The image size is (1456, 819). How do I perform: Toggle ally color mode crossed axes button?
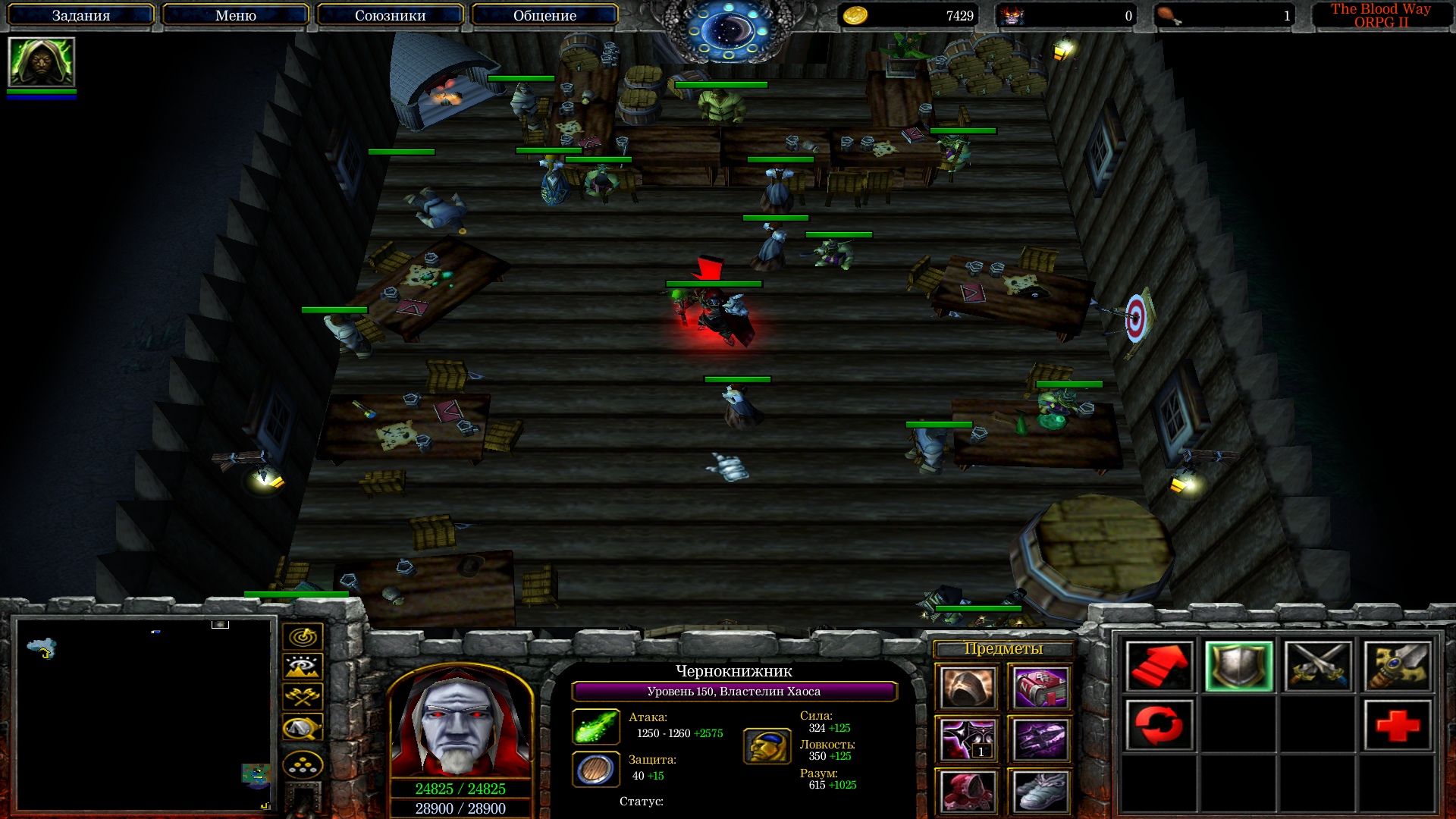click(303, 697)
